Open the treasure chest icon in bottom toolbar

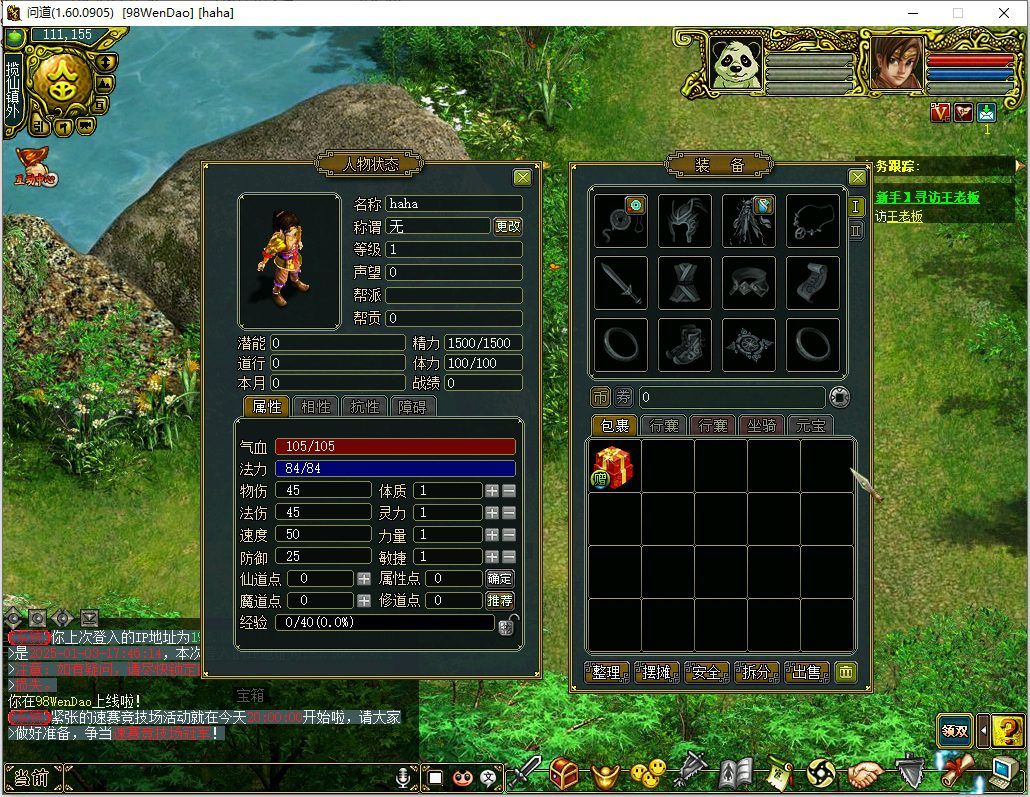click(x=565, y=773)
